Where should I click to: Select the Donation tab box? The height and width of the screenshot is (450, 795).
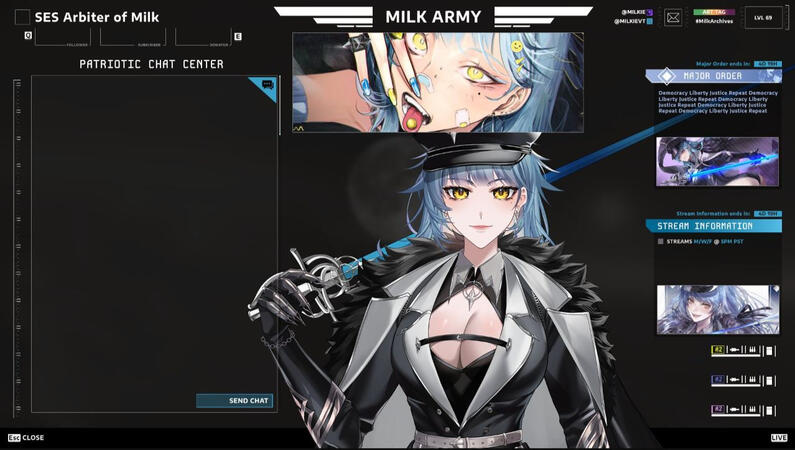click(203, 37)
